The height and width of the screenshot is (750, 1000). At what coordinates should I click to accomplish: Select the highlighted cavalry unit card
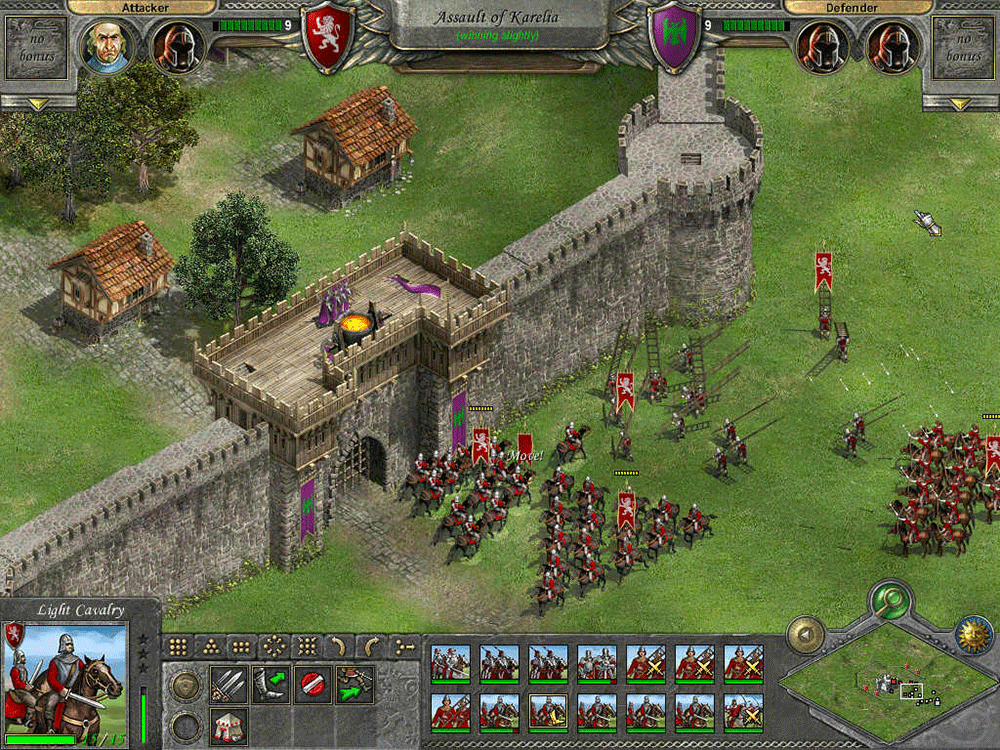click(548, 711)
